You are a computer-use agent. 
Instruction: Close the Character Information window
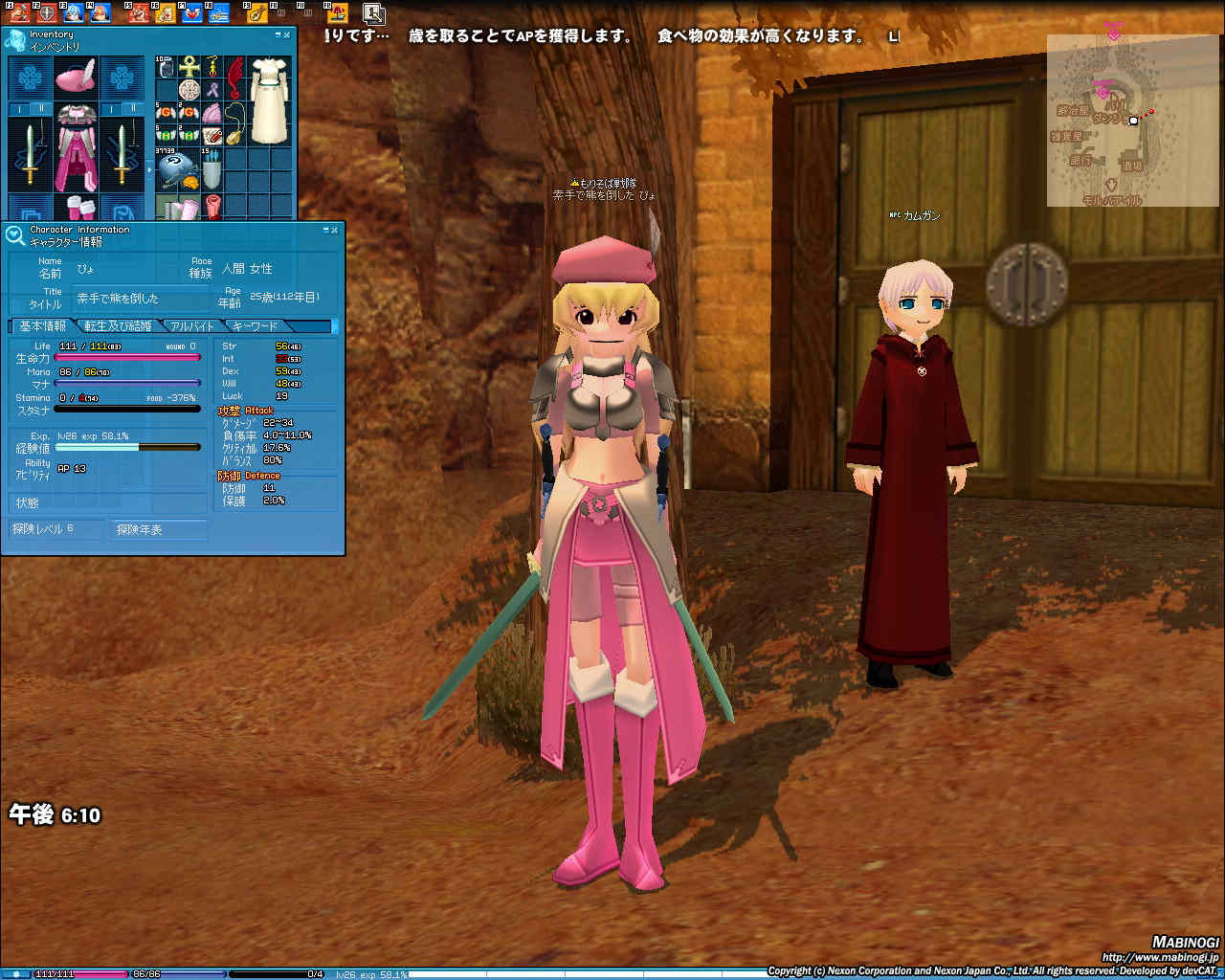point(334,230)
